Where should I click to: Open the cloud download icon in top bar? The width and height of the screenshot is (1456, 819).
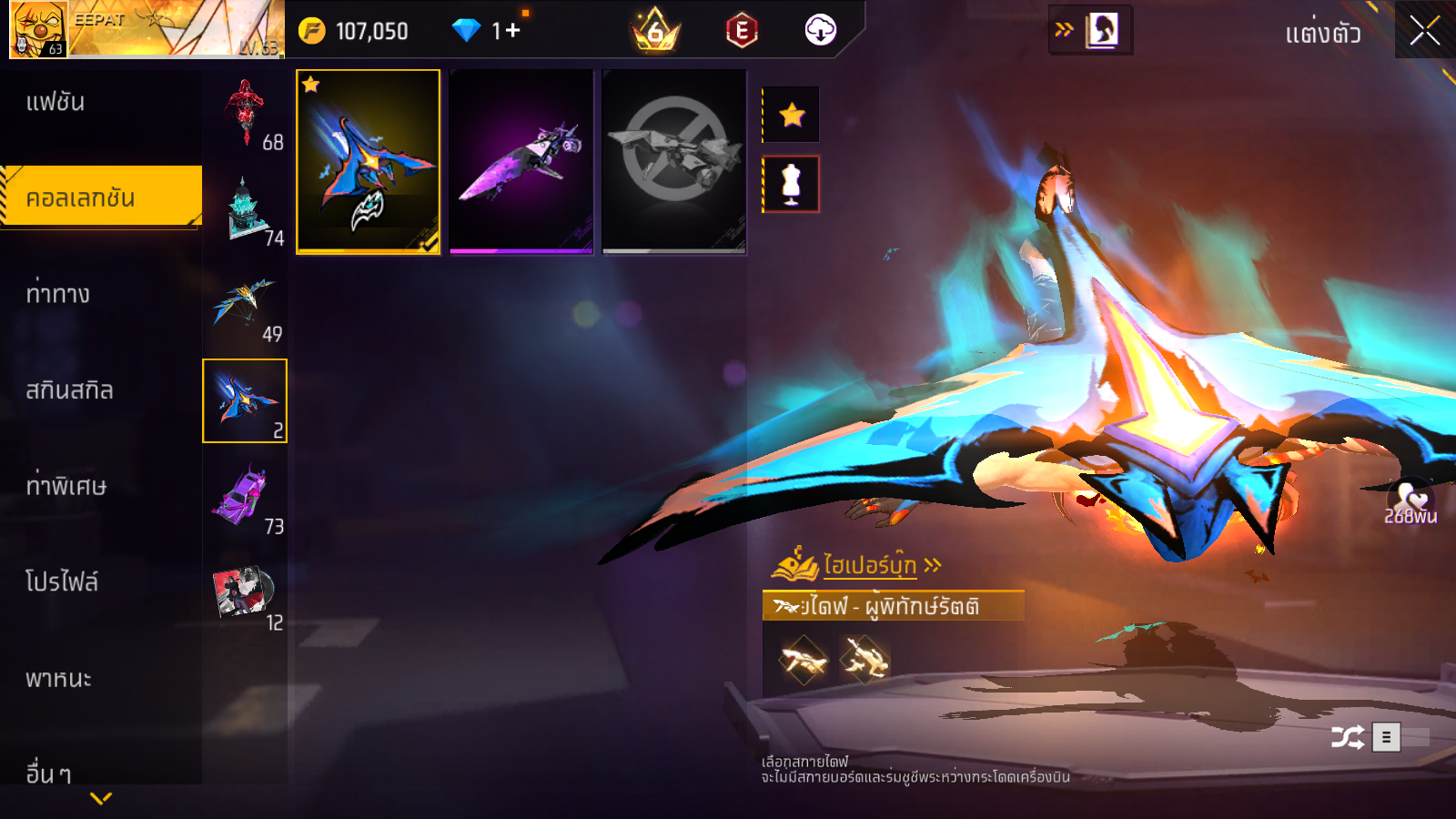[820, 31]
